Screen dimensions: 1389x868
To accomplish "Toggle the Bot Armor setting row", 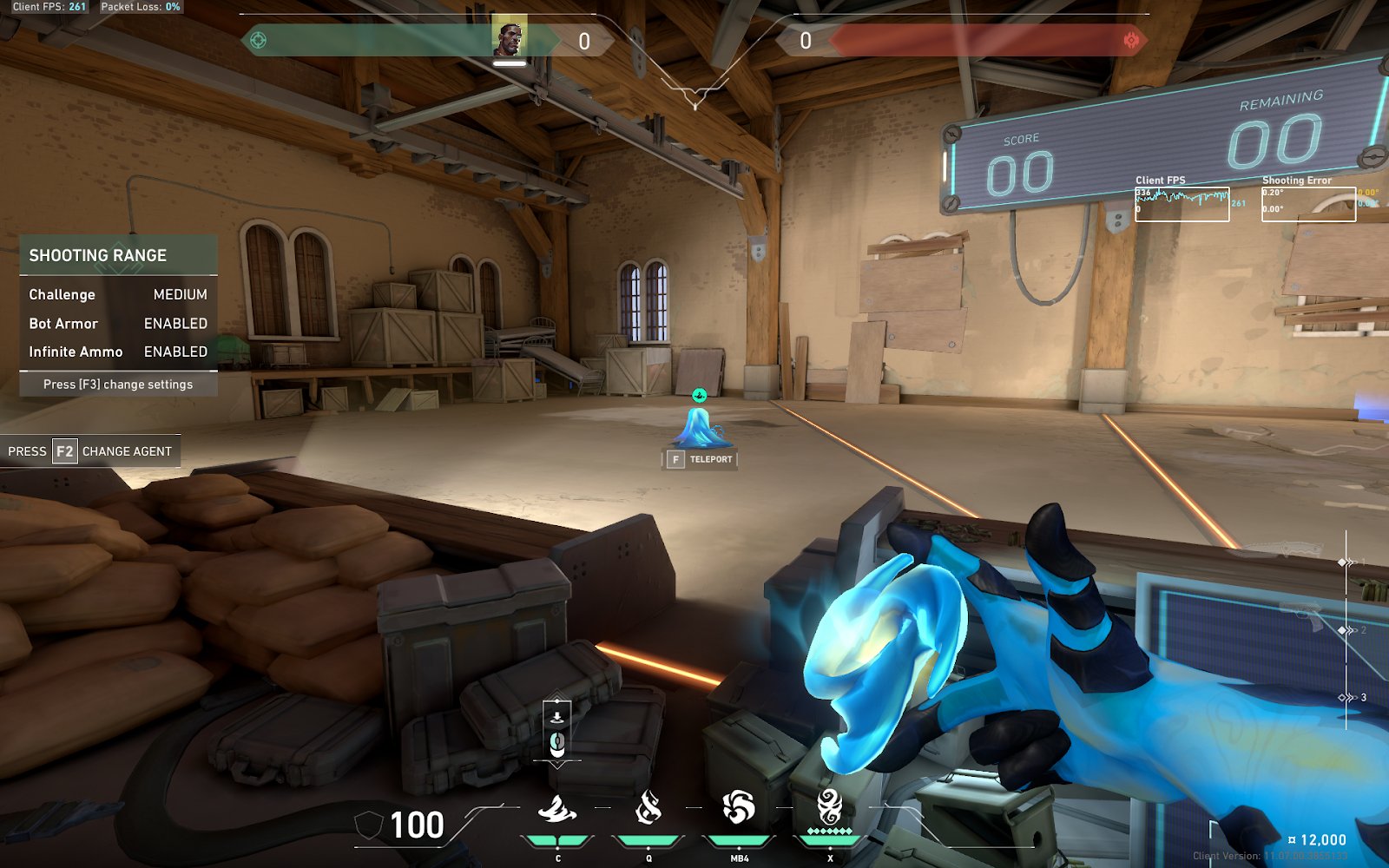I will click(118, 323).
